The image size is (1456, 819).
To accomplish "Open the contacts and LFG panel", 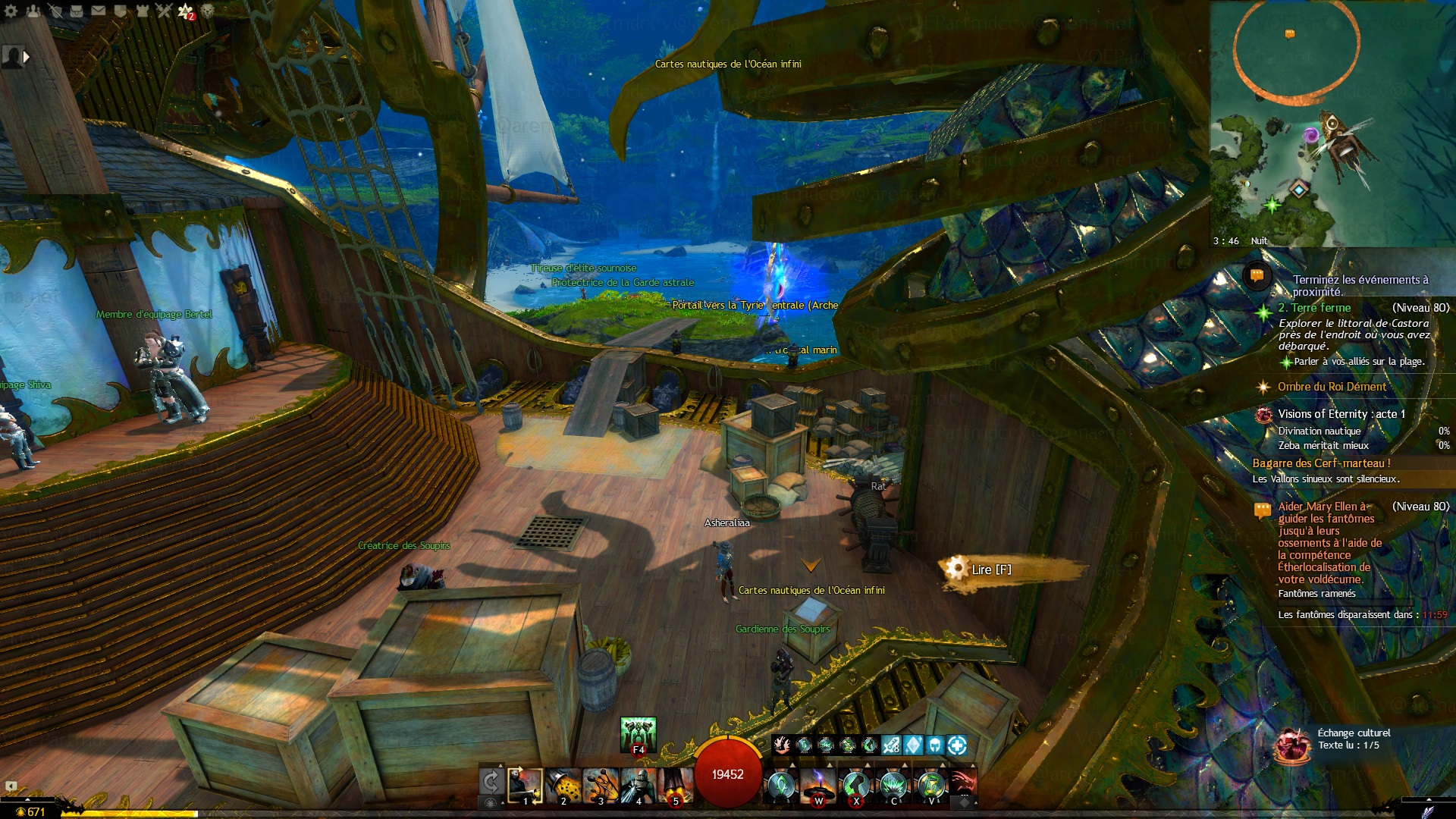I will pos(33,11).
